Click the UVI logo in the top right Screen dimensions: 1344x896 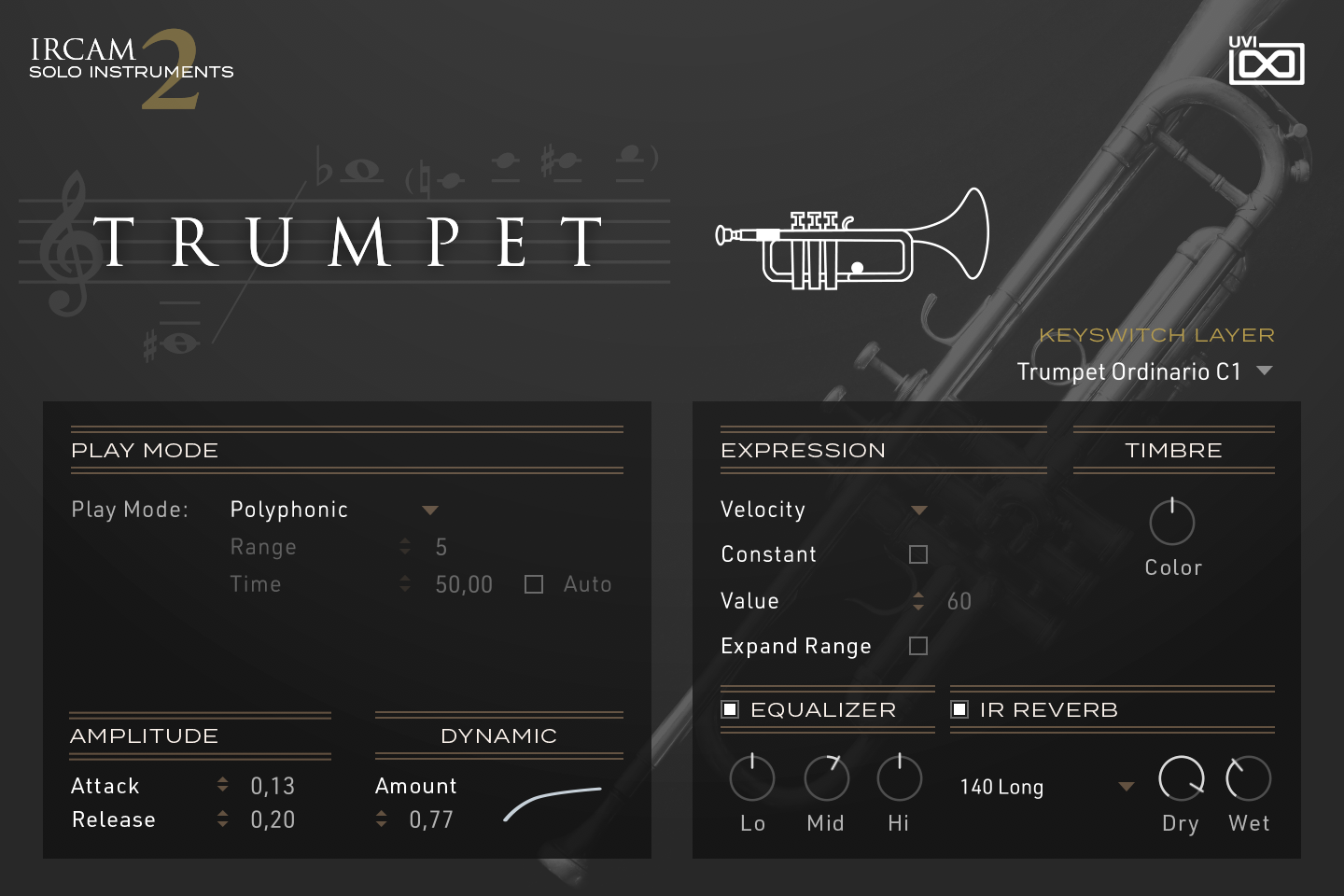coord(1267,62)
